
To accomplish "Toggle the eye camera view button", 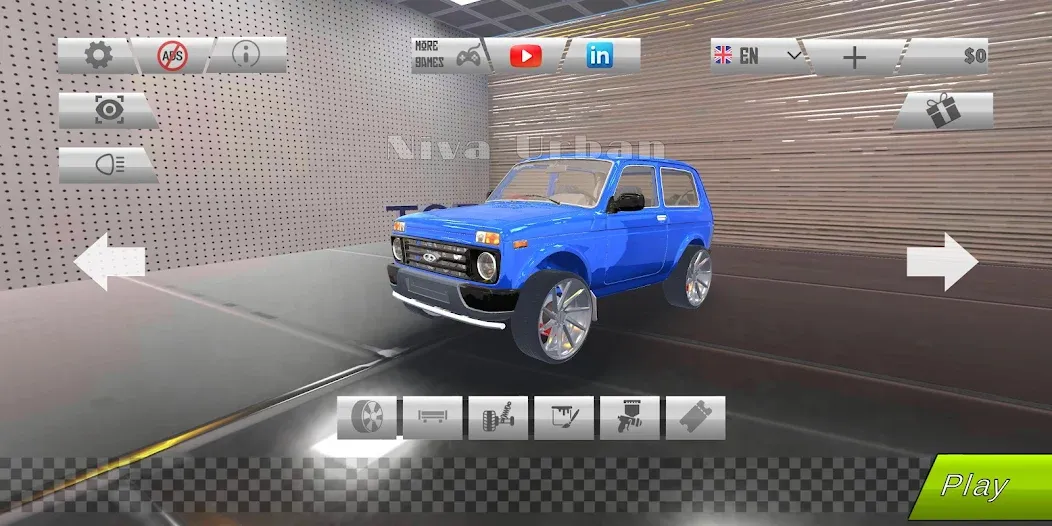I will (107, 111).
